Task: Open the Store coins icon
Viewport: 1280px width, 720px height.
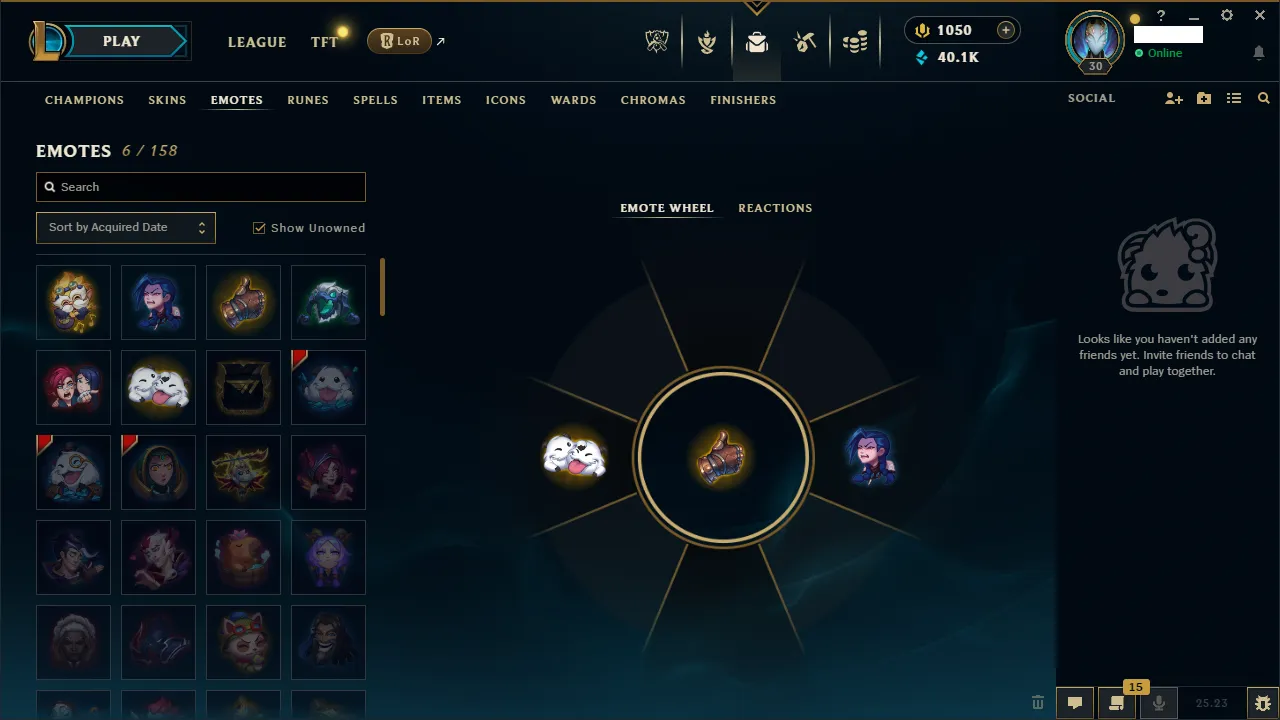Action: point(855,41)
